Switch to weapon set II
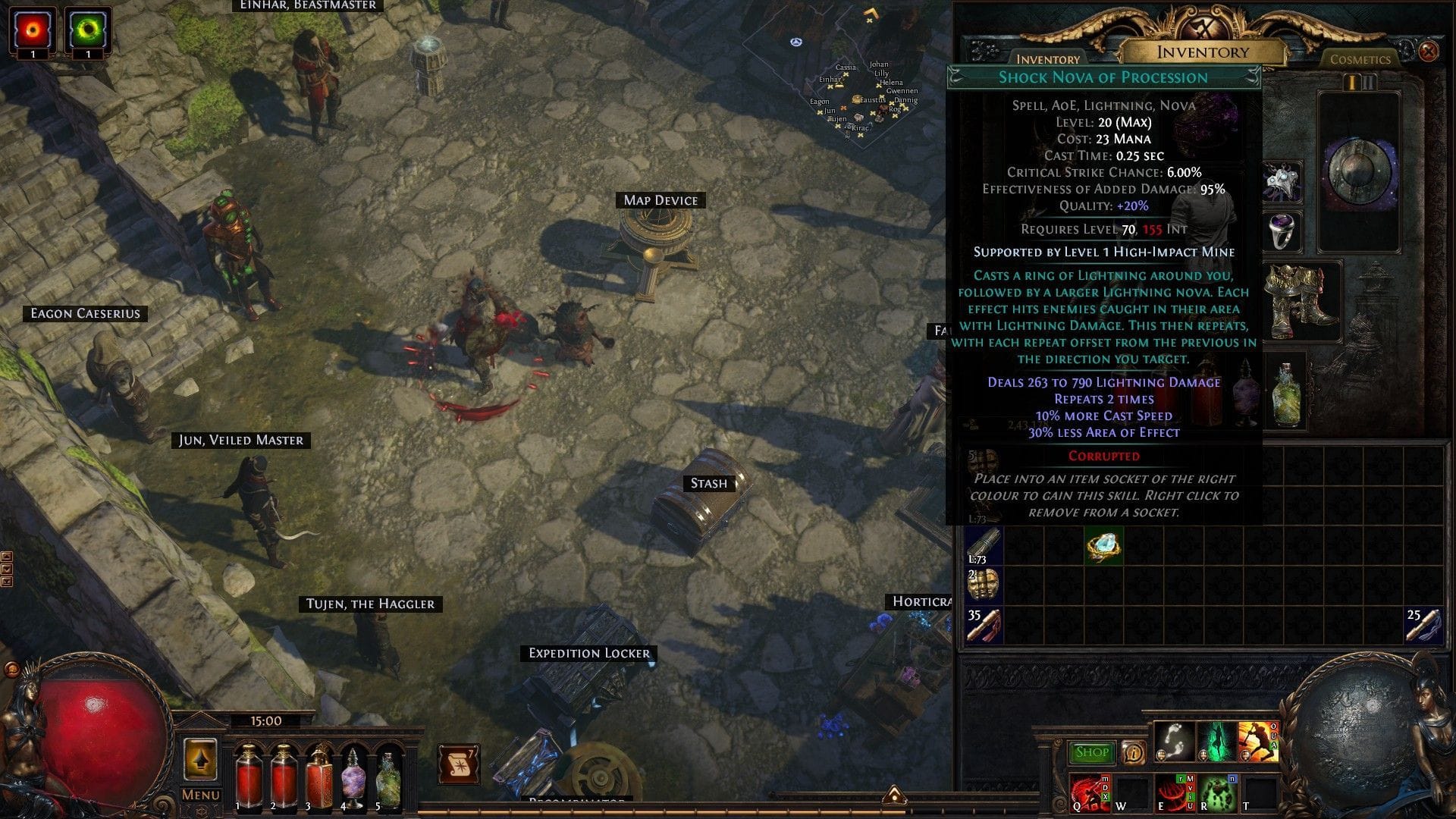 point(1370,82)
